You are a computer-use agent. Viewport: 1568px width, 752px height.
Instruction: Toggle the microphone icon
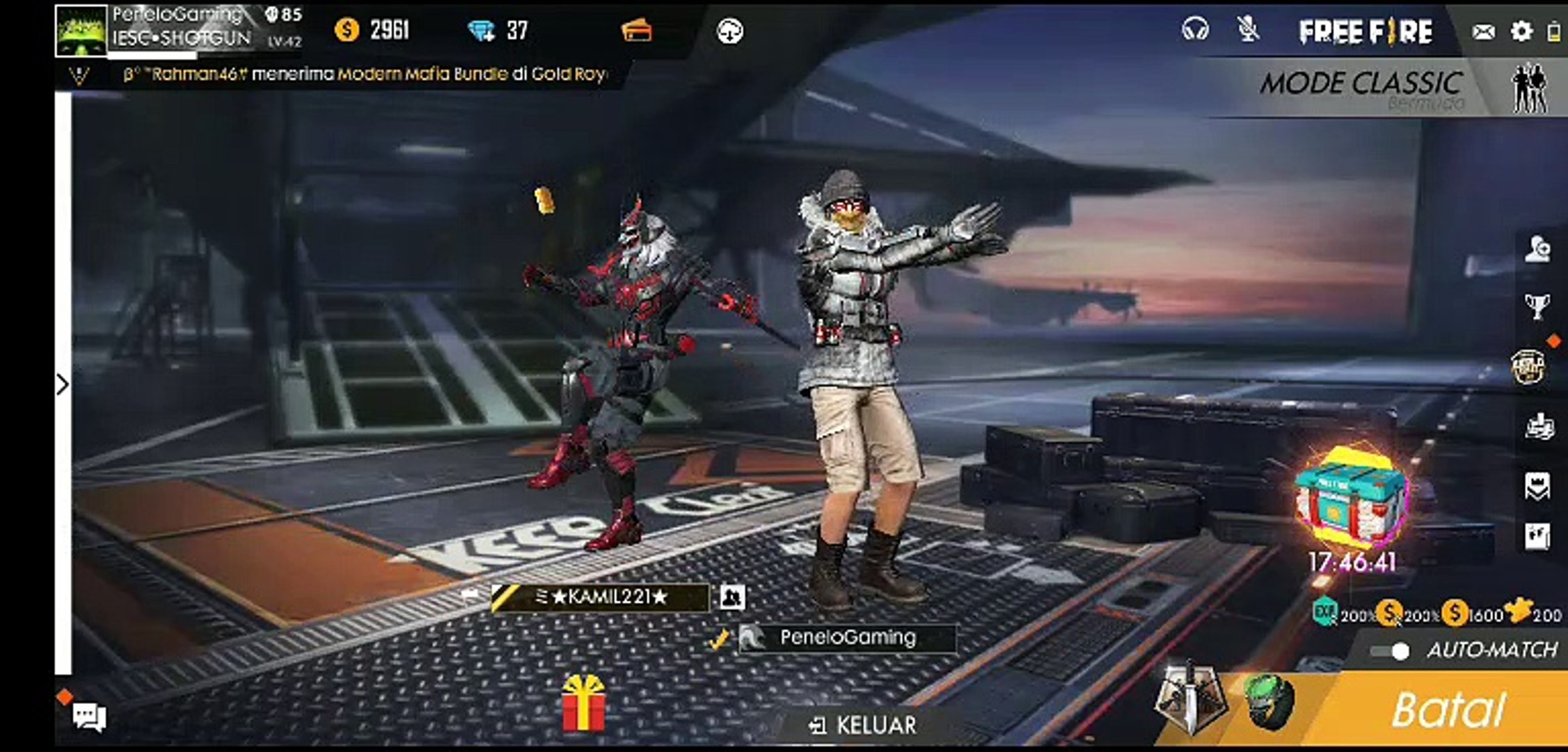[x=1248, y=30]
